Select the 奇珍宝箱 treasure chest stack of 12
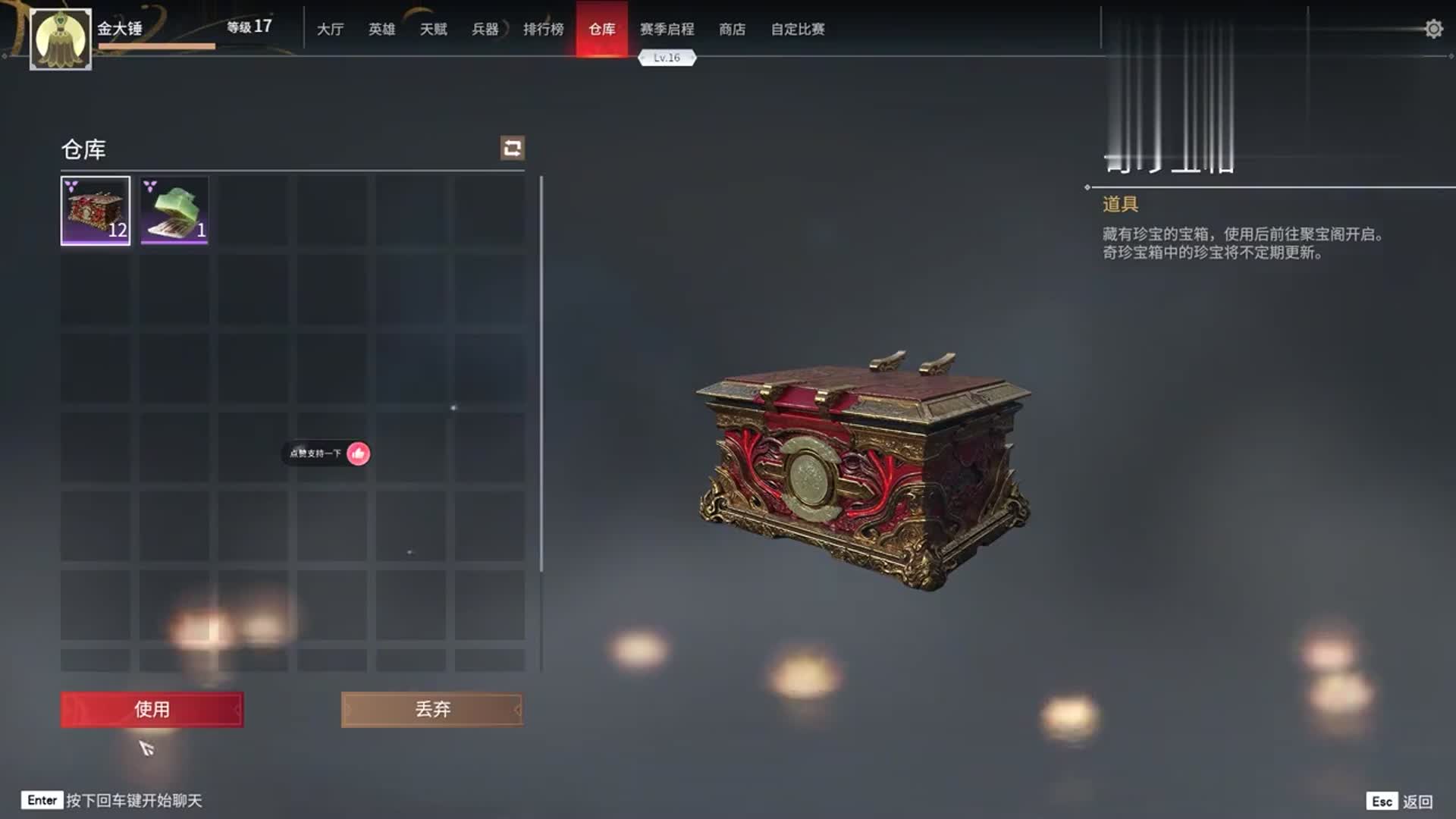This screenshot has height=819, width=1456. (x=96, y=212)
